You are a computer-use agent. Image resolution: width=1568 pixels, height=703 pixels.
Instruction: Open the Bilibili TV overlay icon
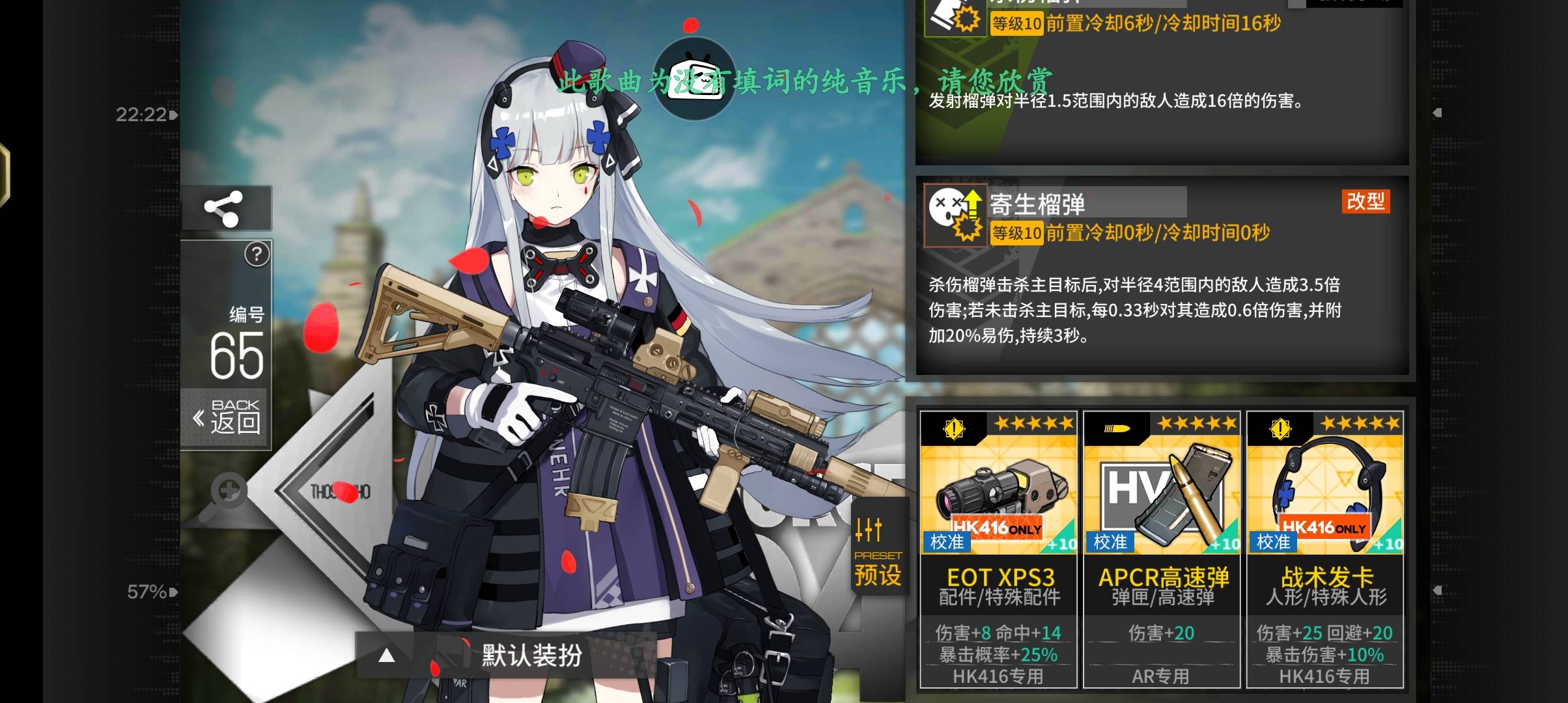pyautogui.click(x=695, y=79)
